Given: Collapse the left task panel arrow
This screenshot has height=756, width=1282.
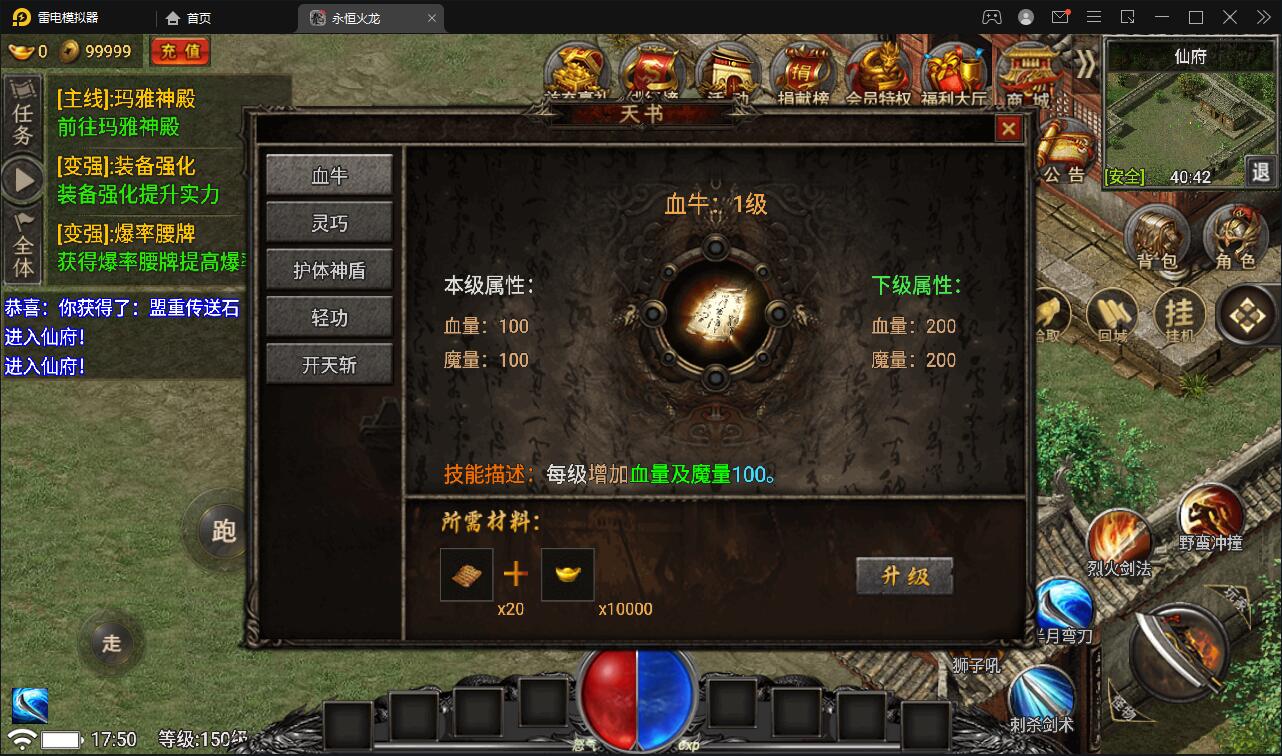Looking at the screenshot, I should [22, 180].
